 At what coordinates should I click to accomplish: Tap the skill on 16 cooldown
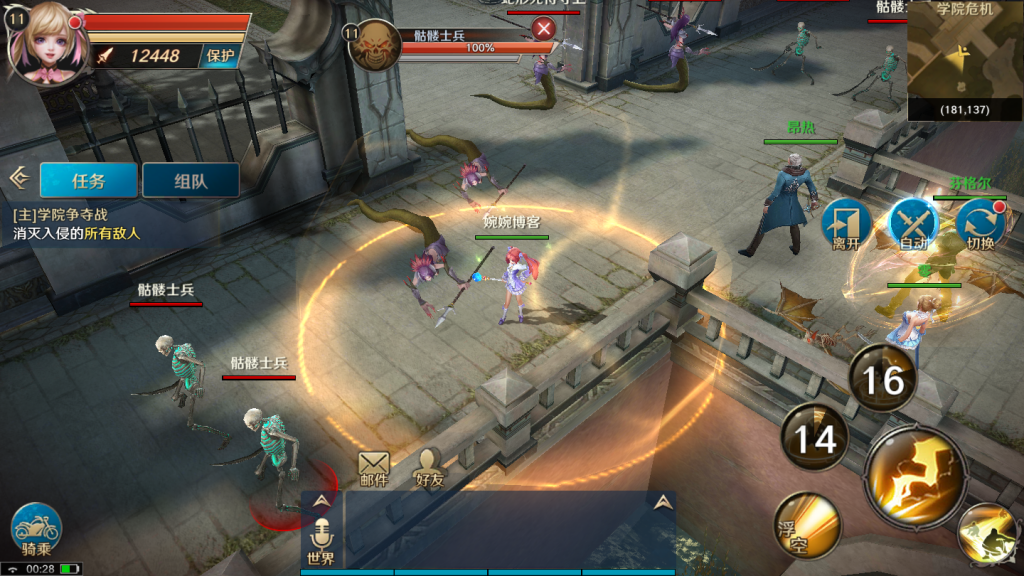point(882,379)
